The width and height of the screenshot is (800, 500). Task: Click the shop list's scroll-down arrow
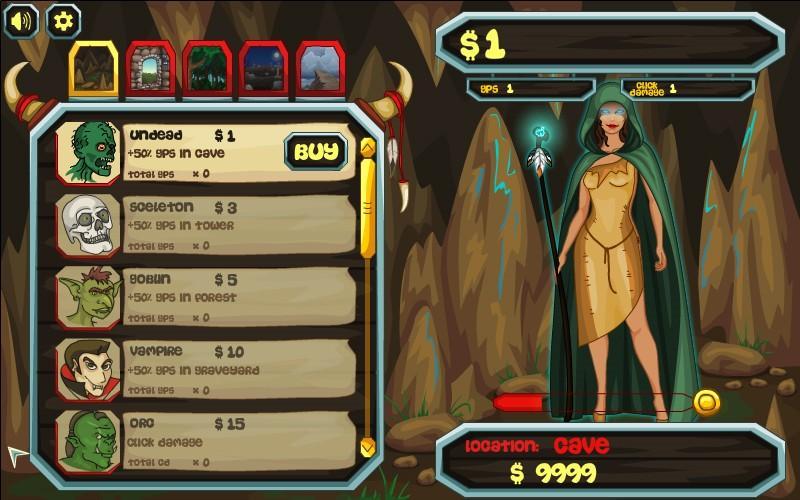pos(367,446)
